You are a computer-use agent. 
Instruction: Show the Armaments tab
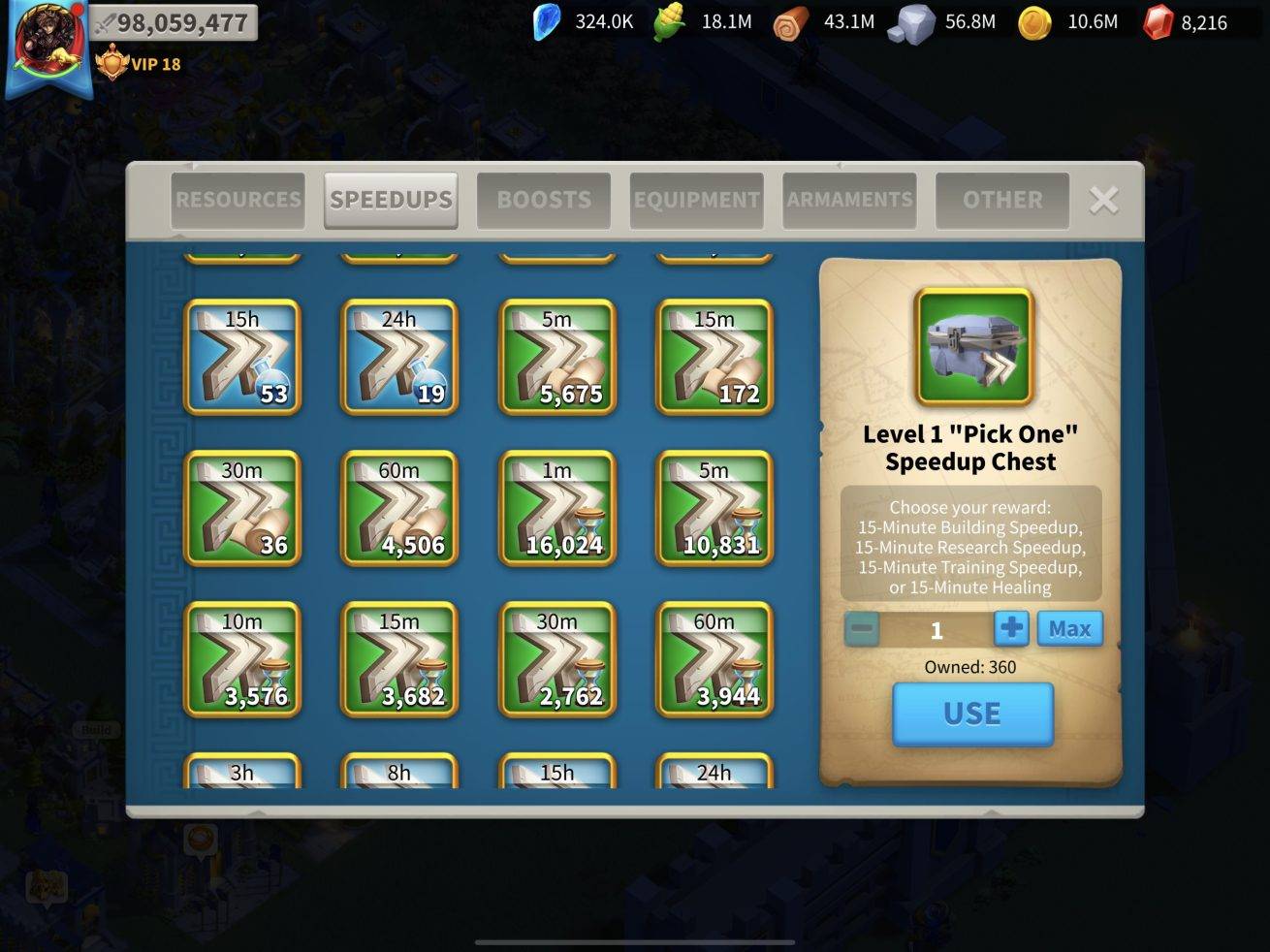[849, 201]
